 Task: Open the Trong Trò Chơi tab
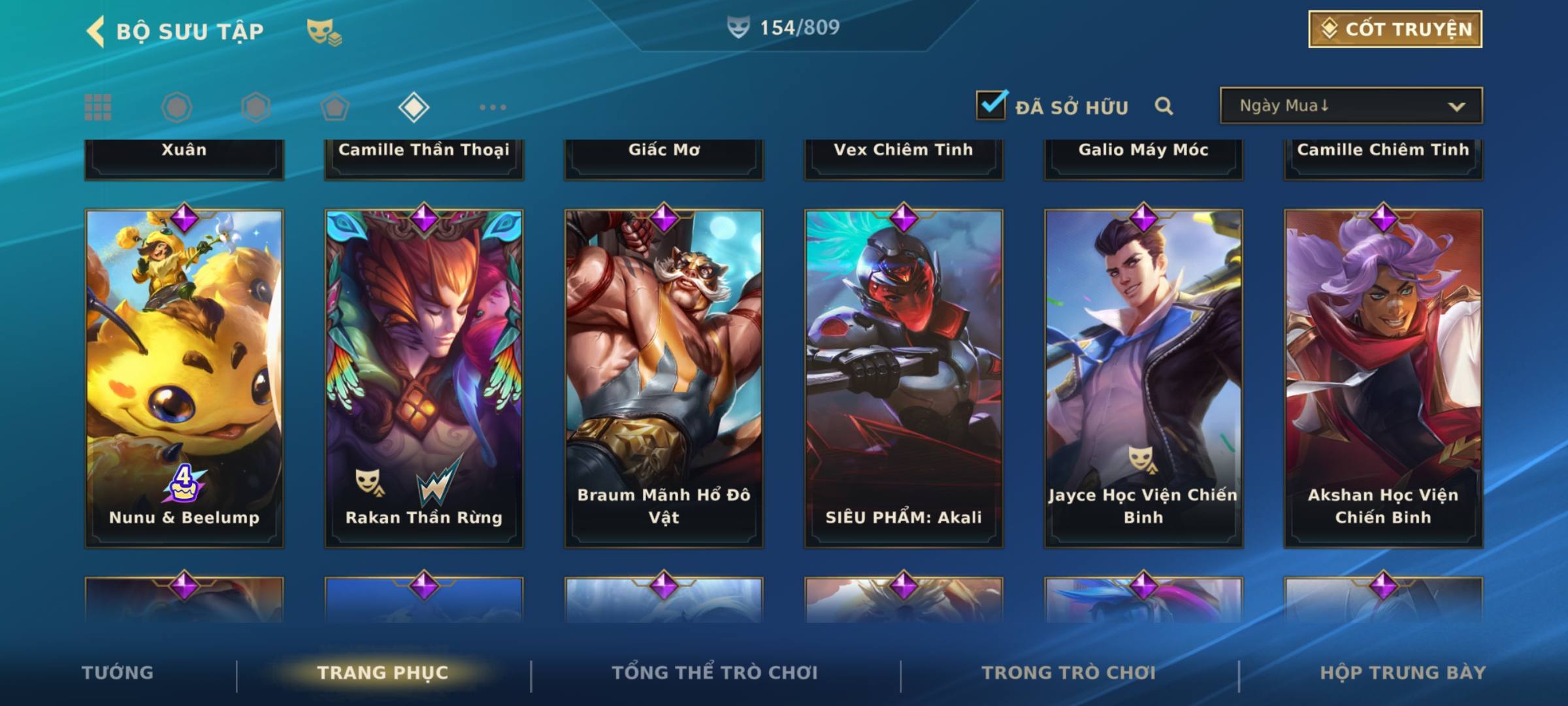[1069, 673]
